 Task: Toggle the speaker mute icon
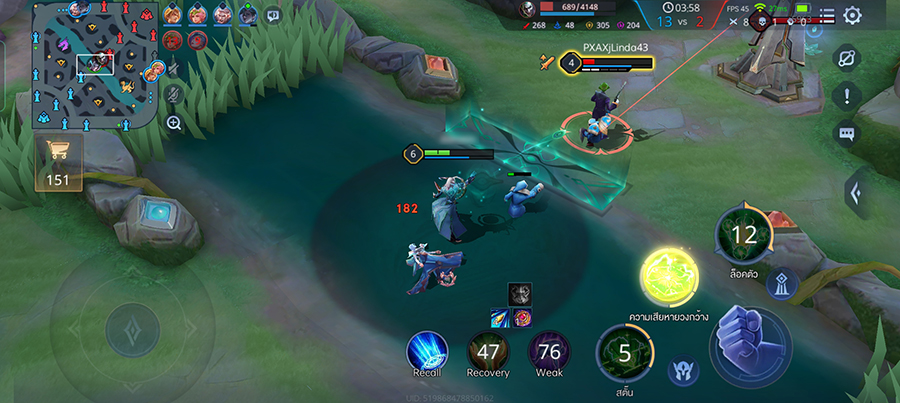174,68
